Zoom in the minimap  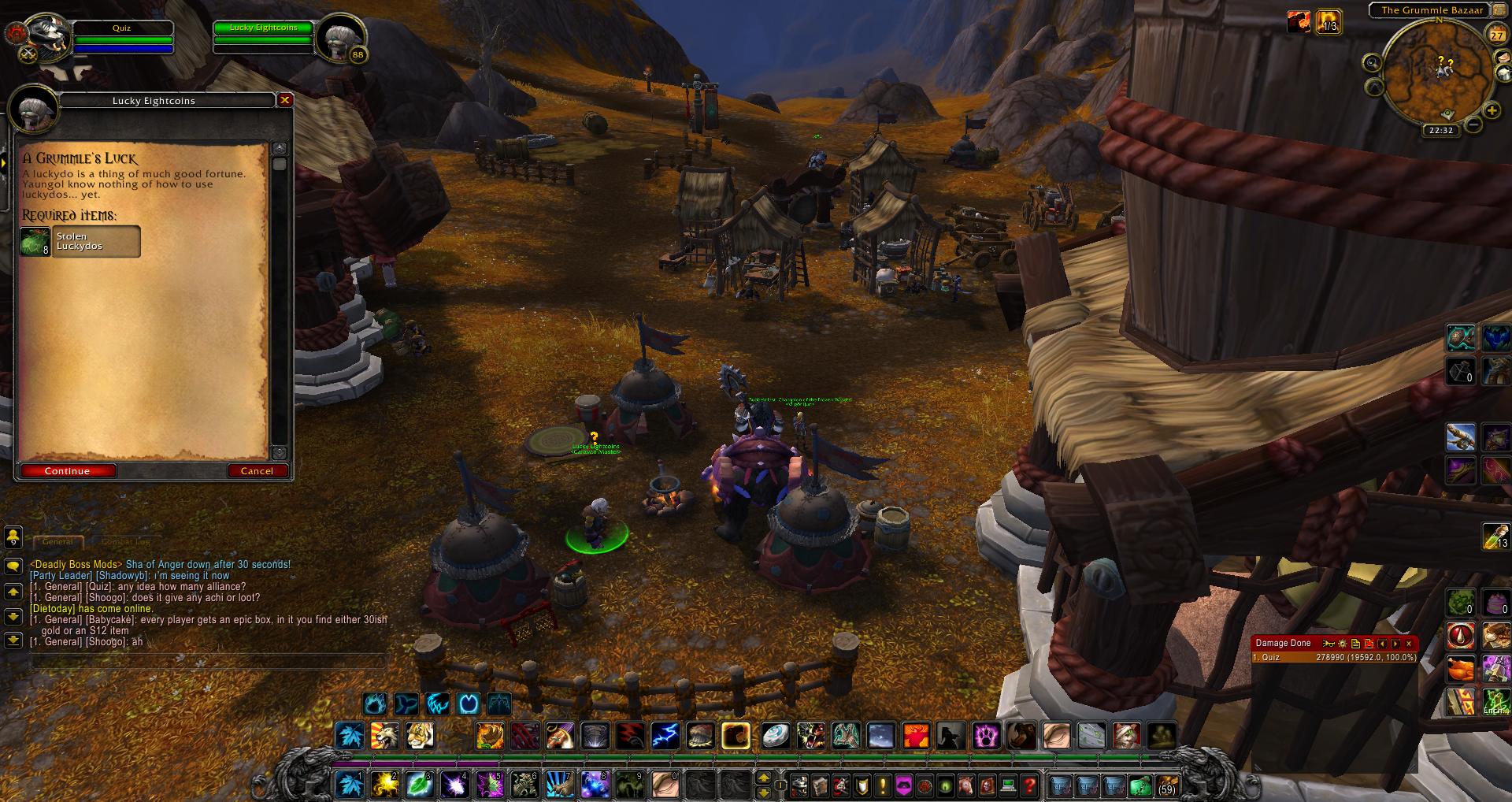(1490, 110)
